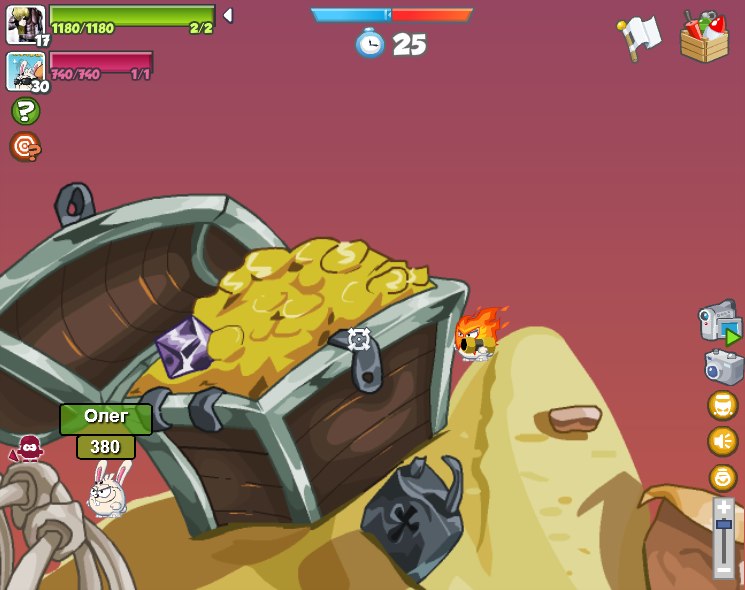Open the weapons crate arsenal
Screen dimensions: 745x590
click(x=704, y=37)
